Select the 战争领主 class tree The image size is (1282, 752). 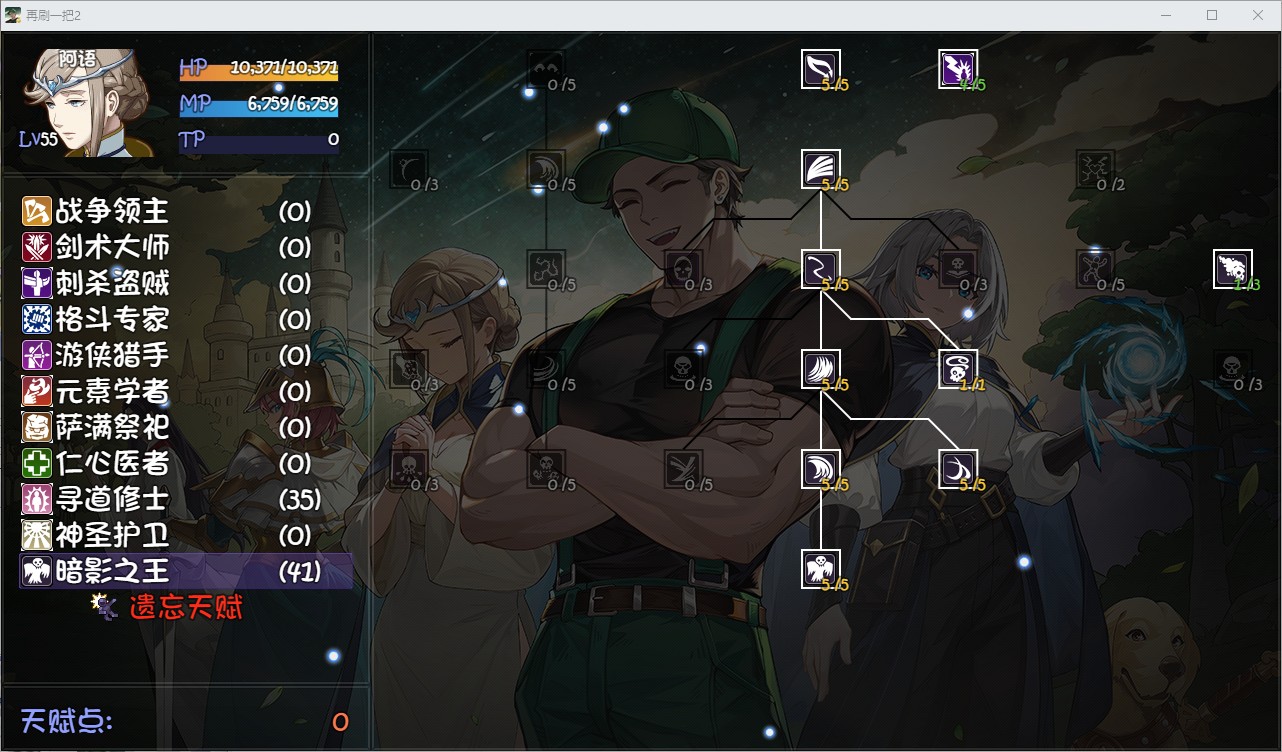pos(96,211)
